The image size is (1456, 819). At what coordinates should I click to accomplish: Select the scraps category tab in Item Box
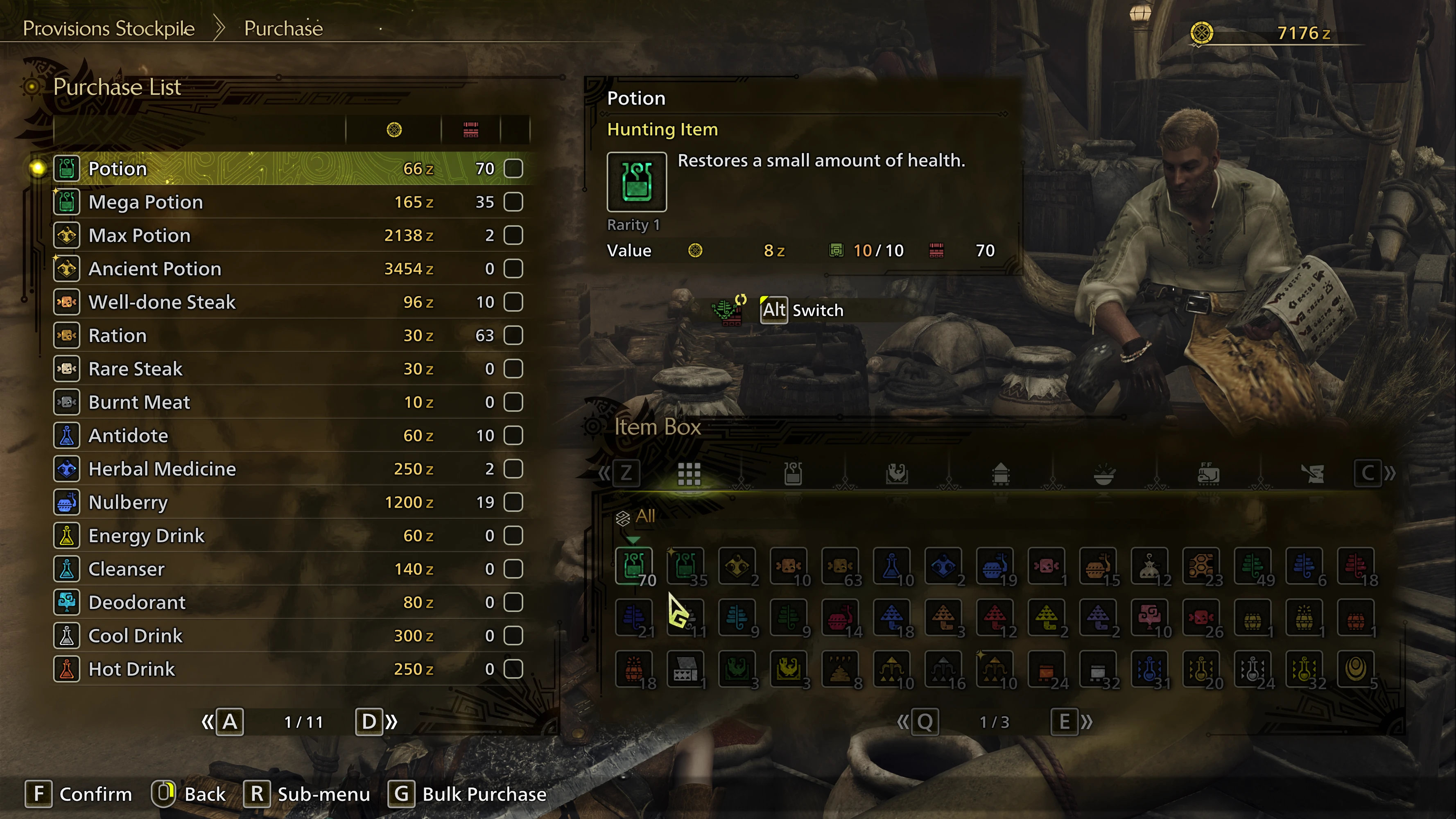coord(1313,474)
